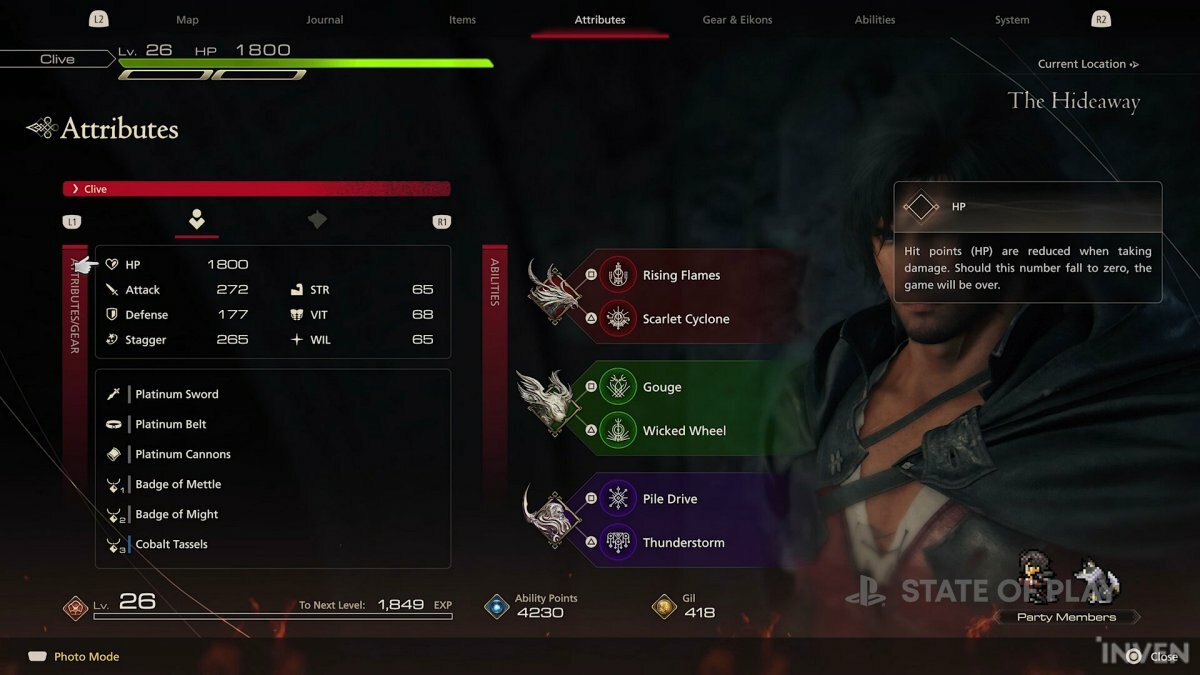Switch to the Map tab
The image size is (1200, 675).
(187, 20)
